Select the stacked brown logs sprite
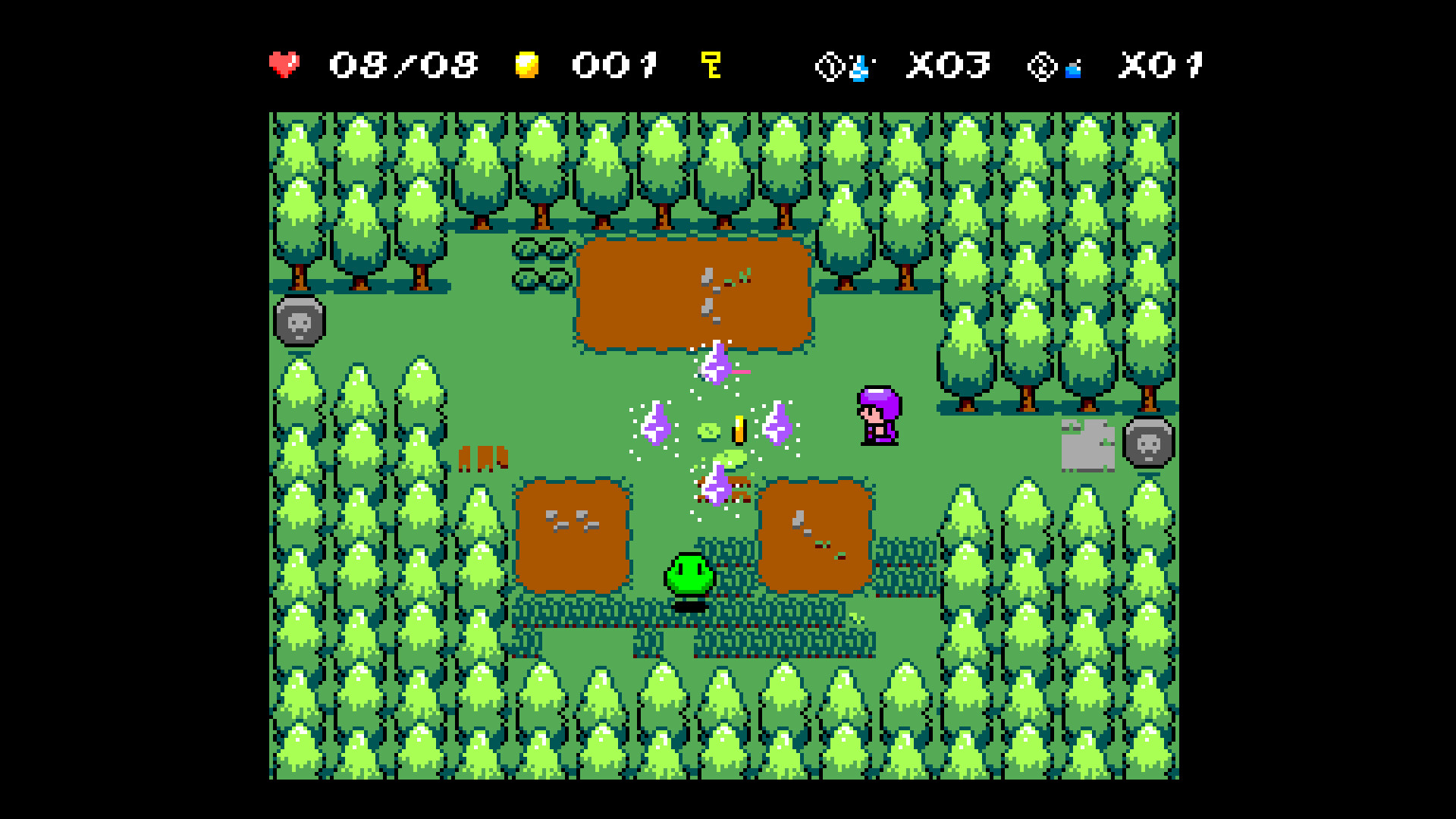1456x819 pixels. coord(485,459)
